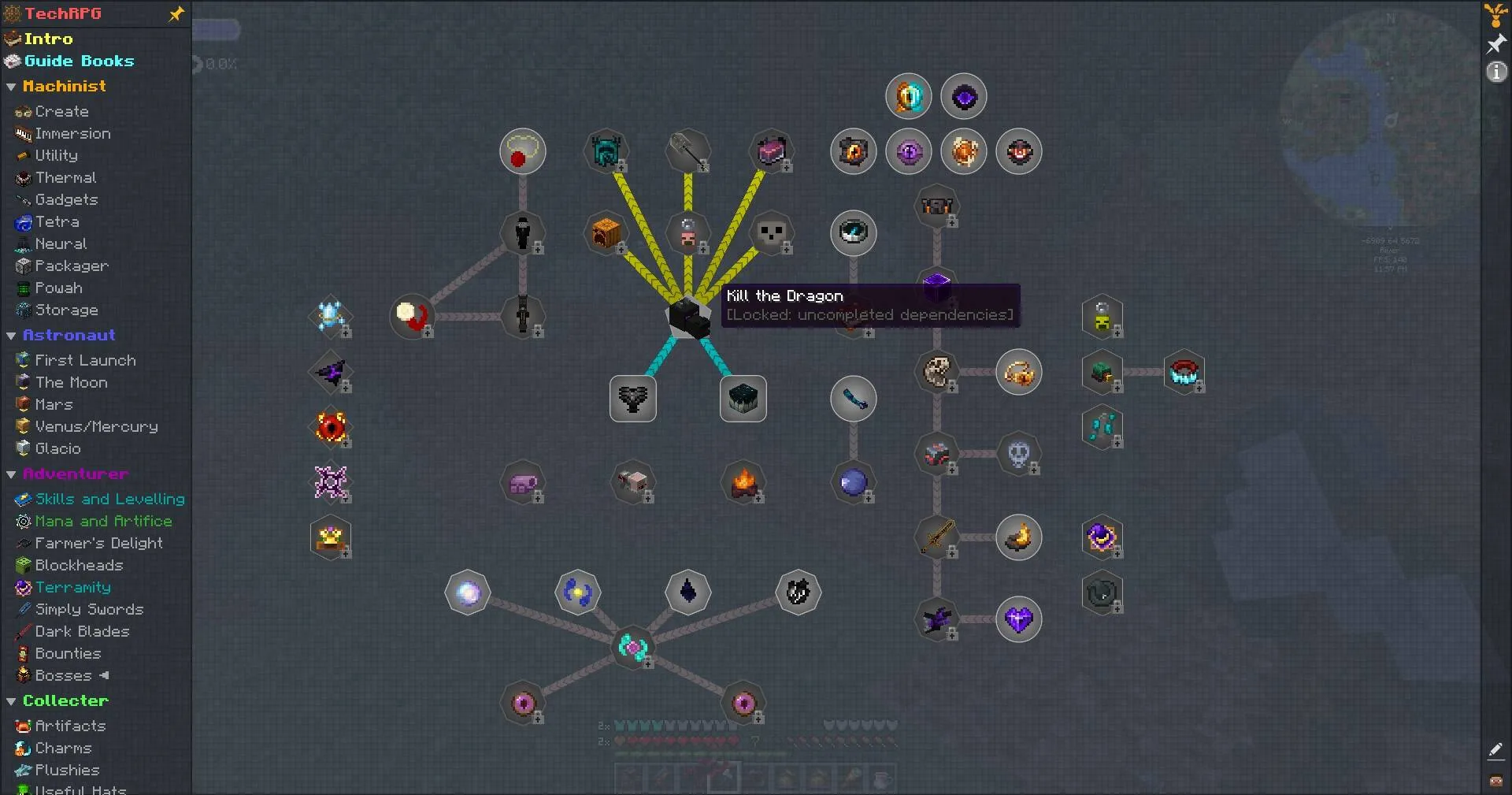Open the Powah chapter
This screenshot has height=795, width=1512.
click(58, 288)
